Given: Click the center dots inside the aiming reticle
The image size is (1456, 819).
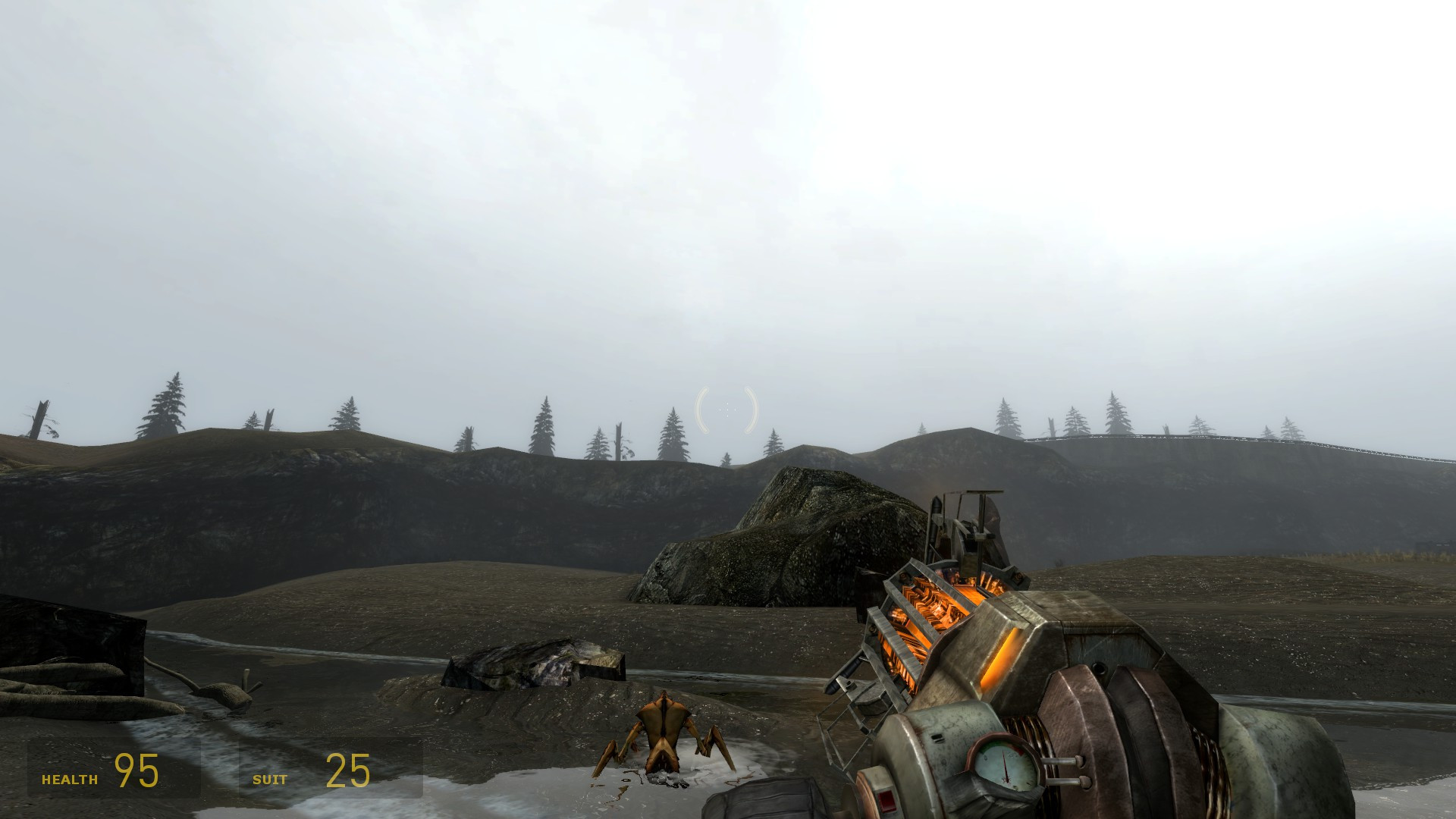Looking at the screenshot, I should click(726, 409).
